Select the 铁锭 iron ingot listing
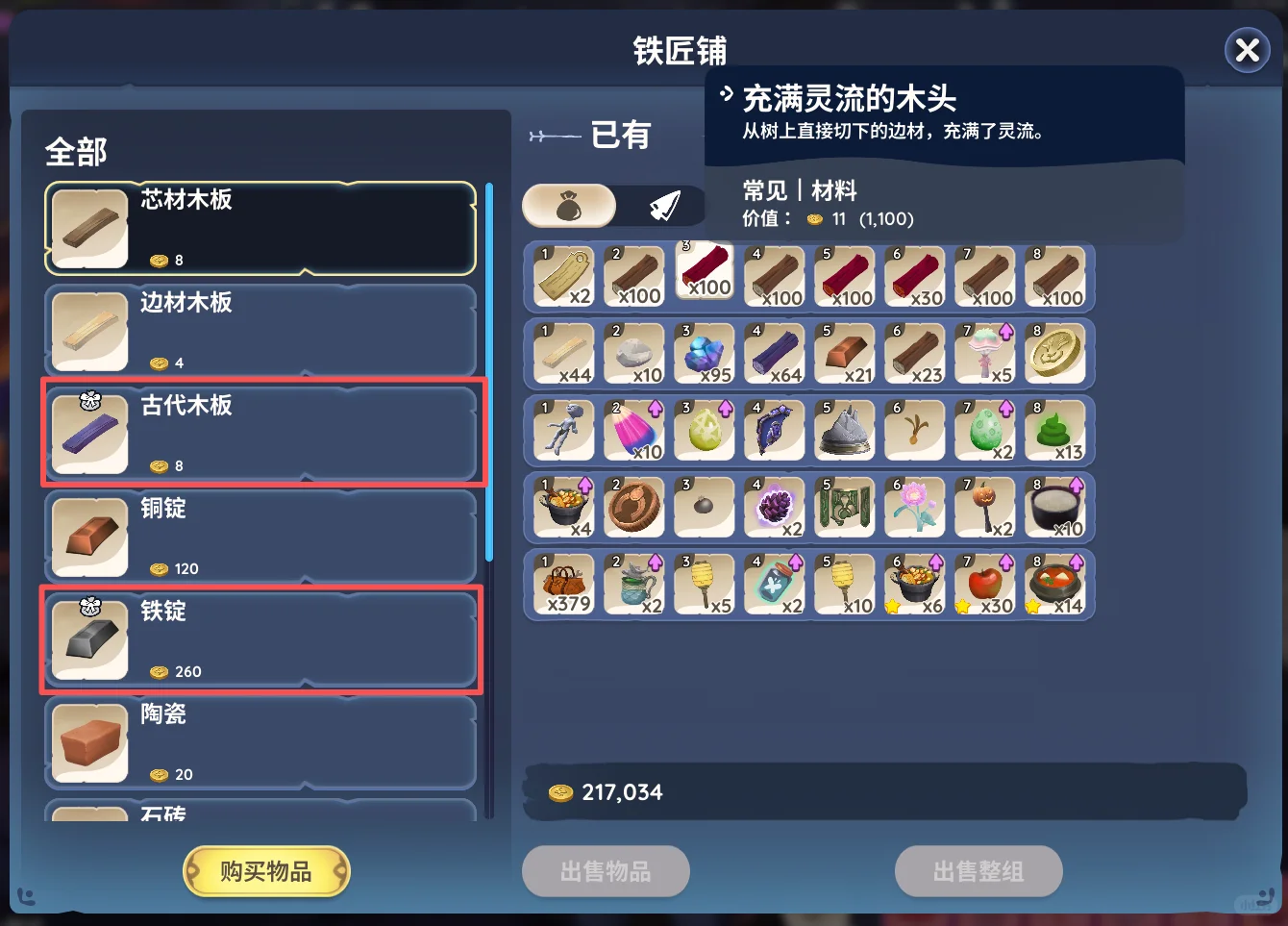The width and height of the screenshot is (1288, 926). tap(260, 639)
